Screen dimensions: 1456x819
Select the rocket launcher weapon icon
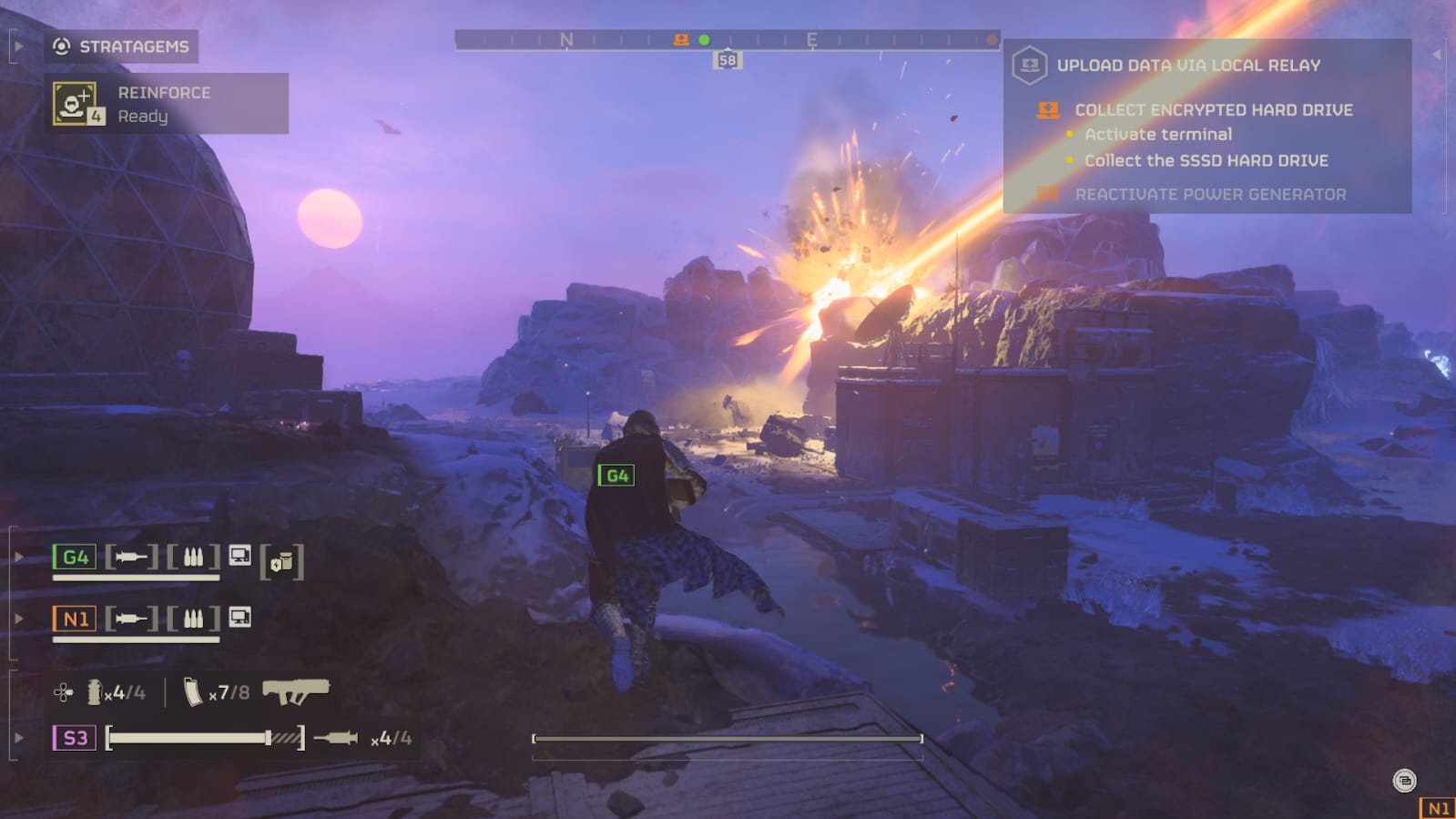[x=295, y=691]
